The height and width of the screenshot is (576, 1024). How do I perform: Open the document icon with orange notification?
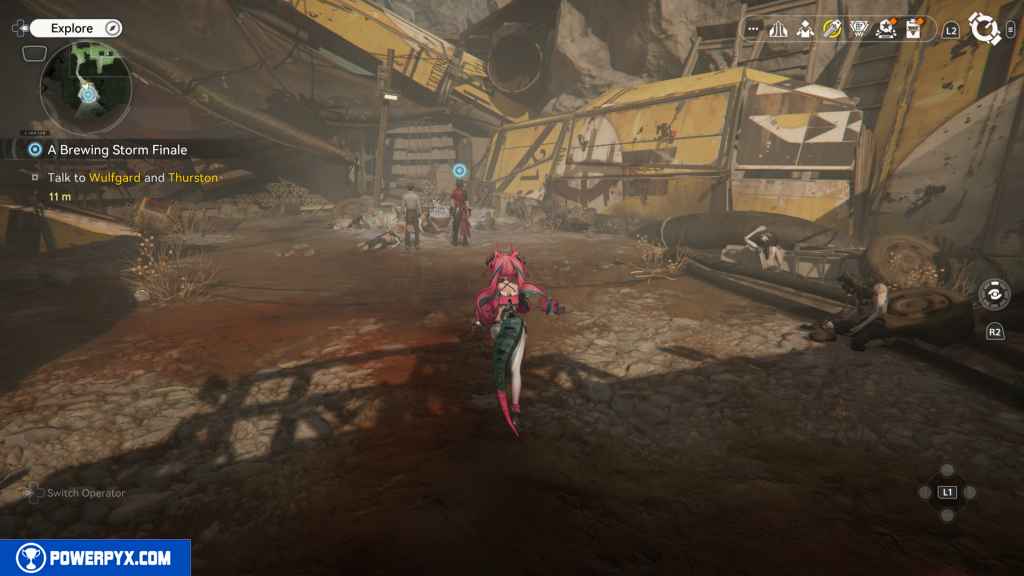(913, 29)
